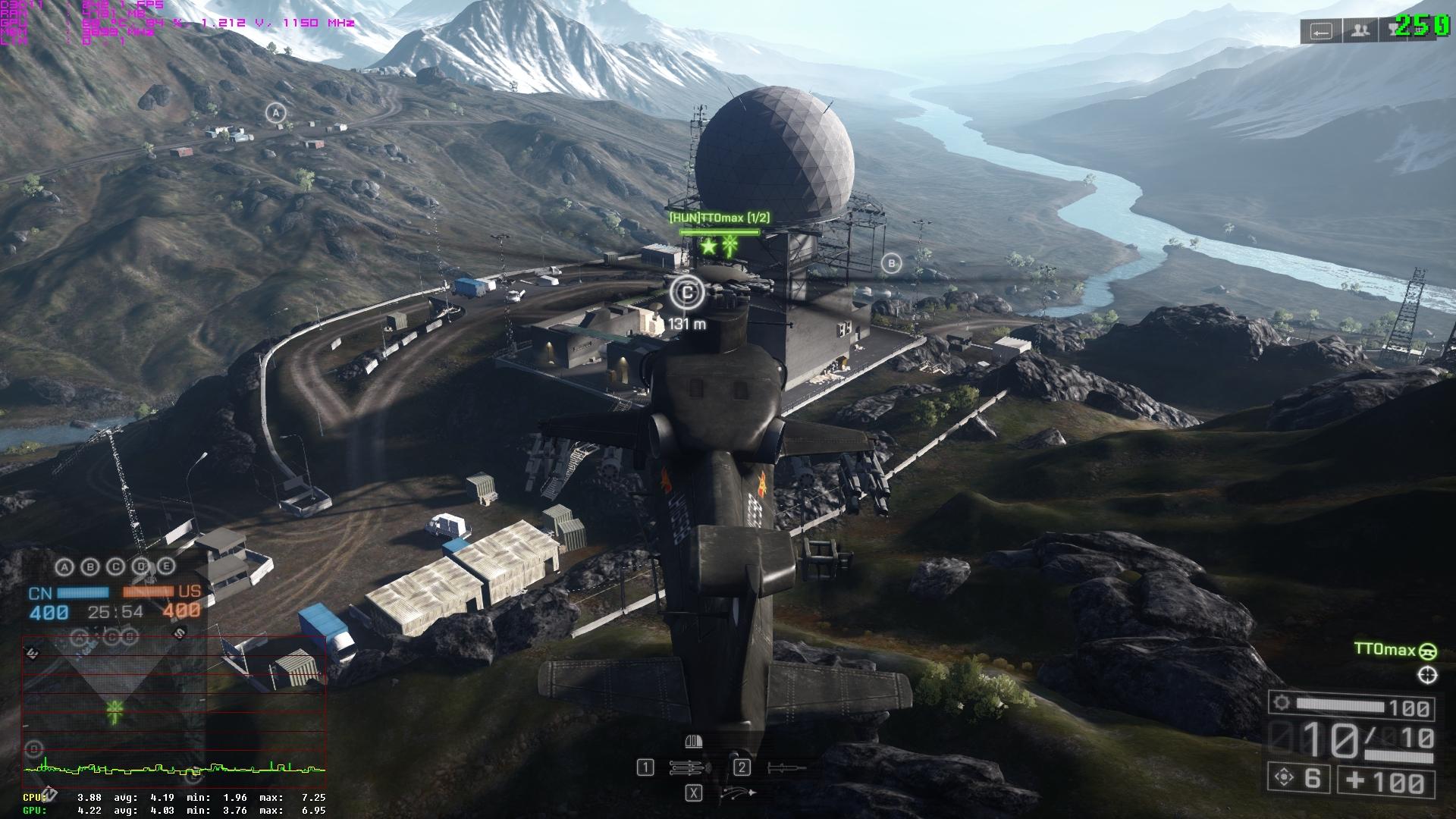The height and width of the screenshot is (819, 1456).
Task: Click the back-arrow button in the top-right panel
Action: (x=1321, y=31)
